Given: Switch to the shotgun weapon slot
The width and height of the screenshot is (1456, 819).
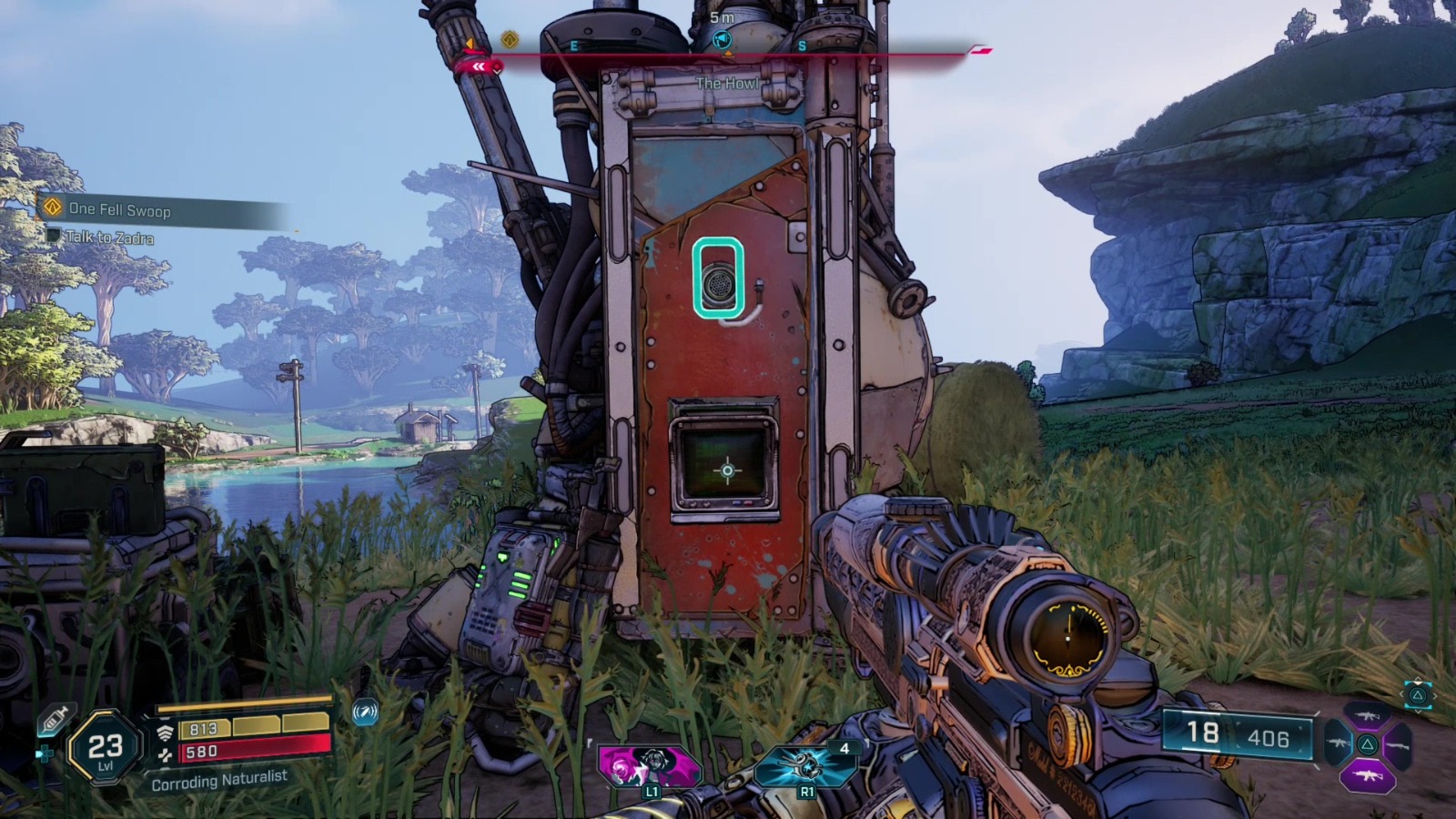Looking at the screenshot, I should (1398, 745).
